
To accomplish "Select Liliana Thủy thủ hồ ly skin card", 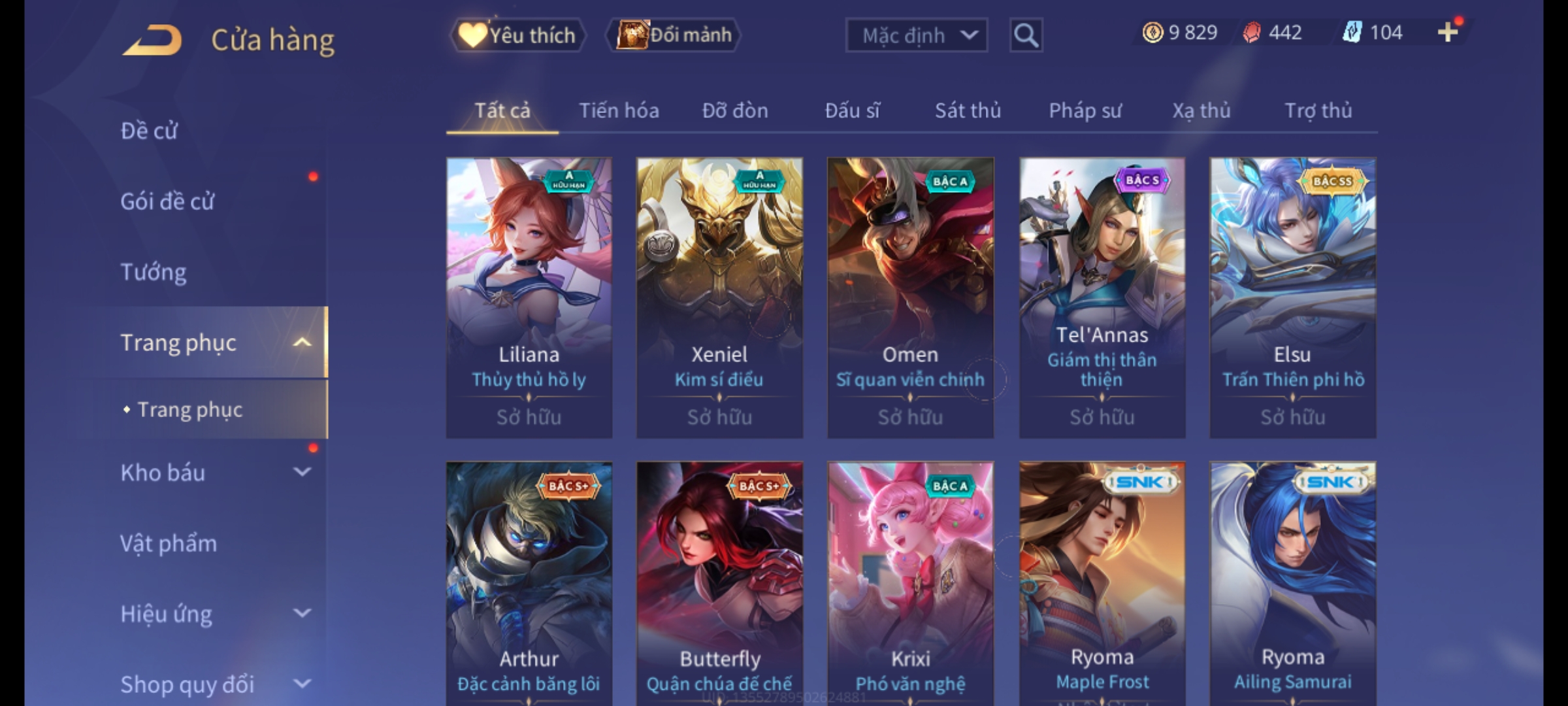I will 529,297.
